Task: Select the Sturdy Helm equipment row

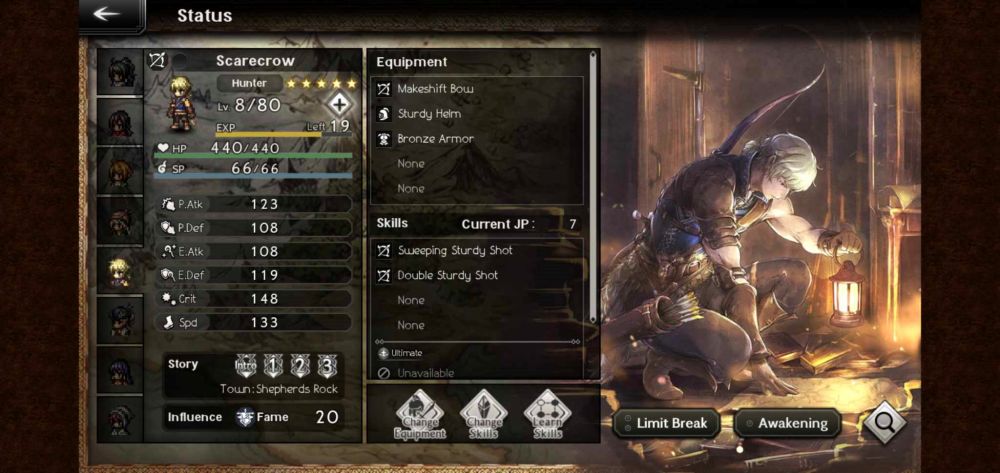Action: coord(476,114)
